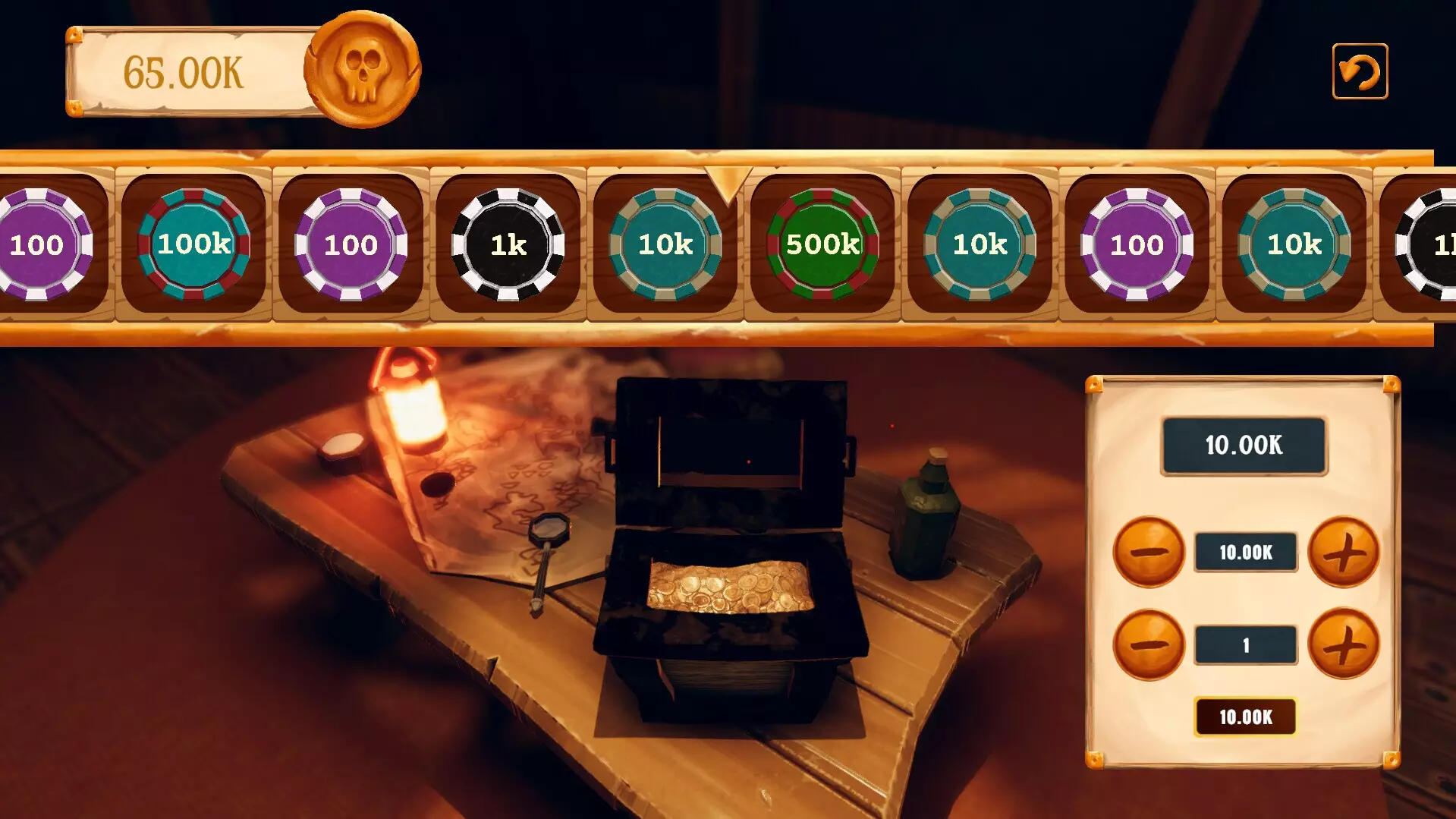Decrease the bet amount with the top minus button
The width and height of the screenshot is (1456, 819).
[1149, 552]
